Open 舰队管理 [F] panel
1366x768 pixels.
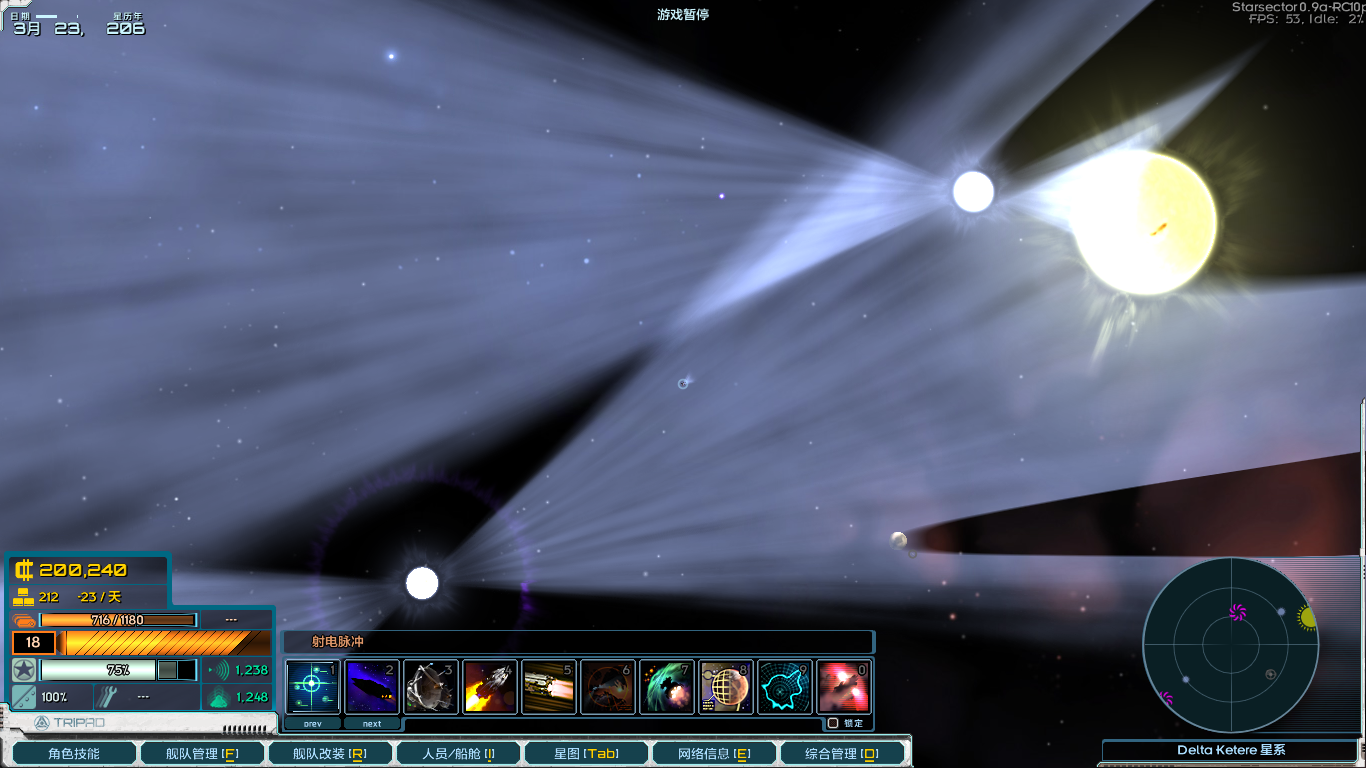click(201, 752)
